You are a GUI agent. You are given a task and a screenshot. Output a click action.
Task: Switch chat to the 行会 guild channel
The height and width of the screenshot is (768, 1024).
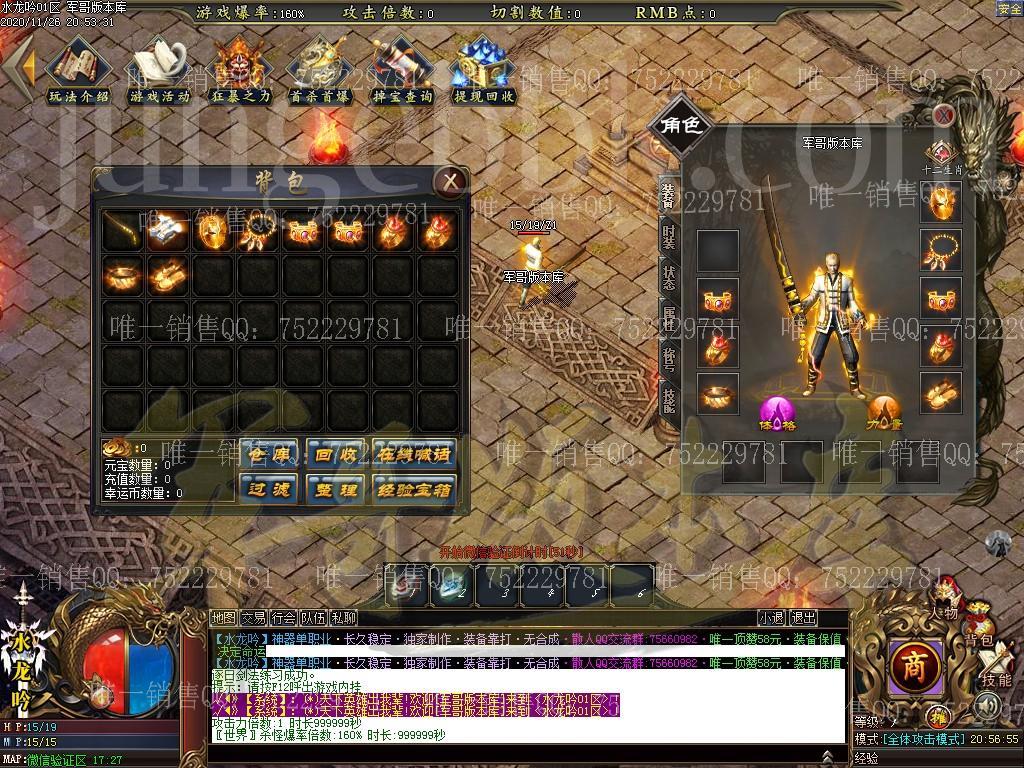pos(283,618)
